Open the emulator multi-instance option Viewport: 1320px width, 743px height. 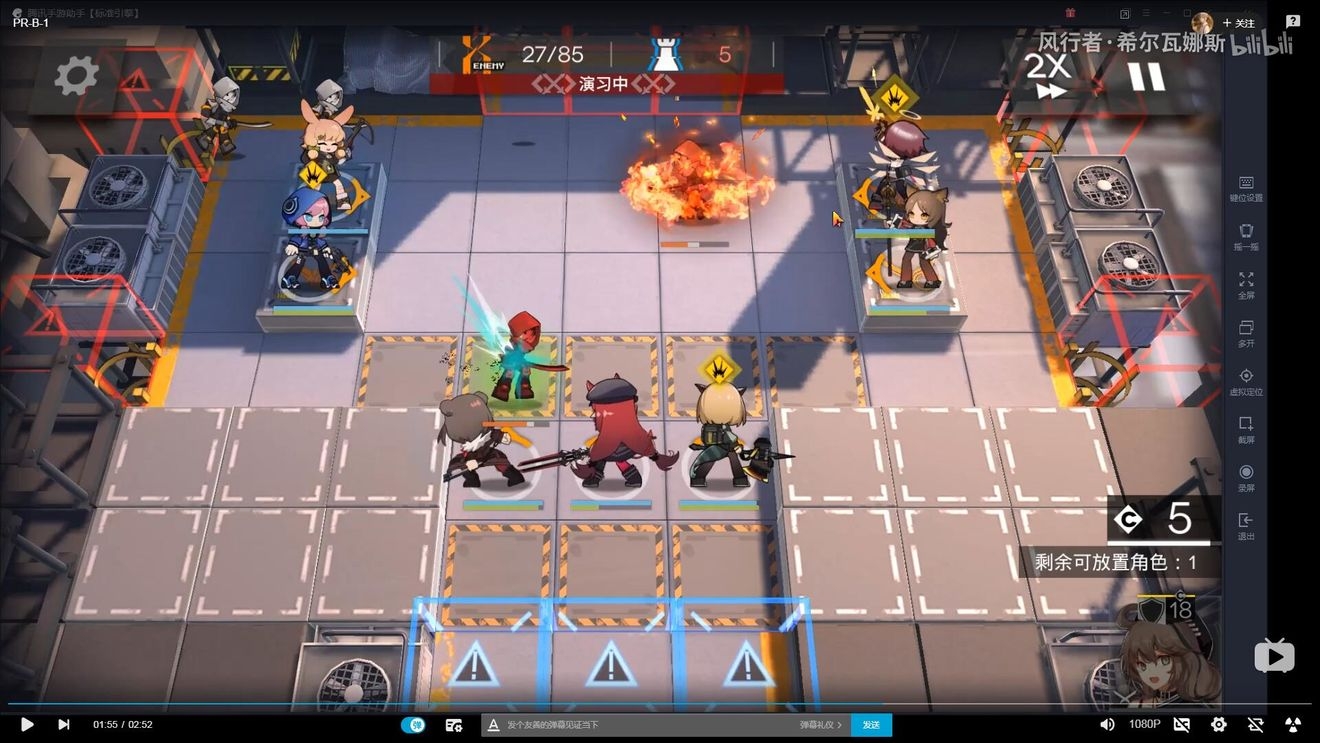click(1246, 333)
